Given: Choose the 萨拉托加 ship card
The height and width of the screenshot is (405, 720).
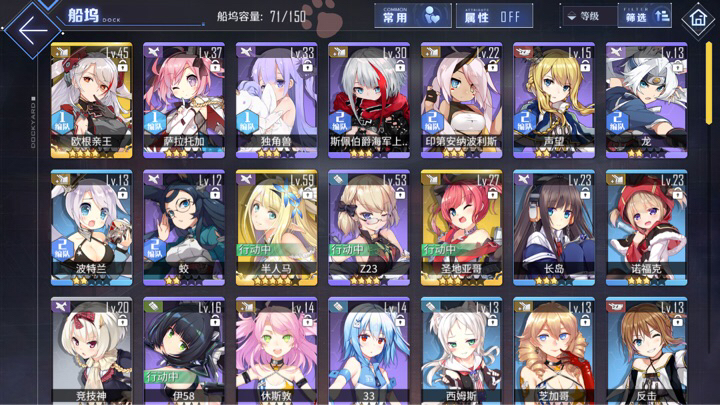Looking at the screenshot, I should pos(183,98).
